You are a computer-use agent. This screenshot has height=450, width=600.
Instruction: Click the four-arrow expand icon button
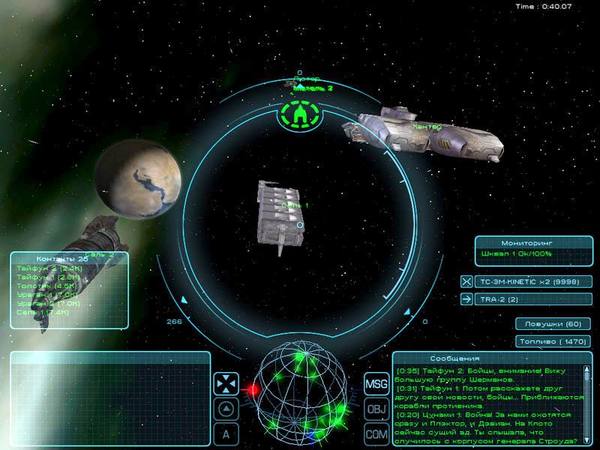226,385
